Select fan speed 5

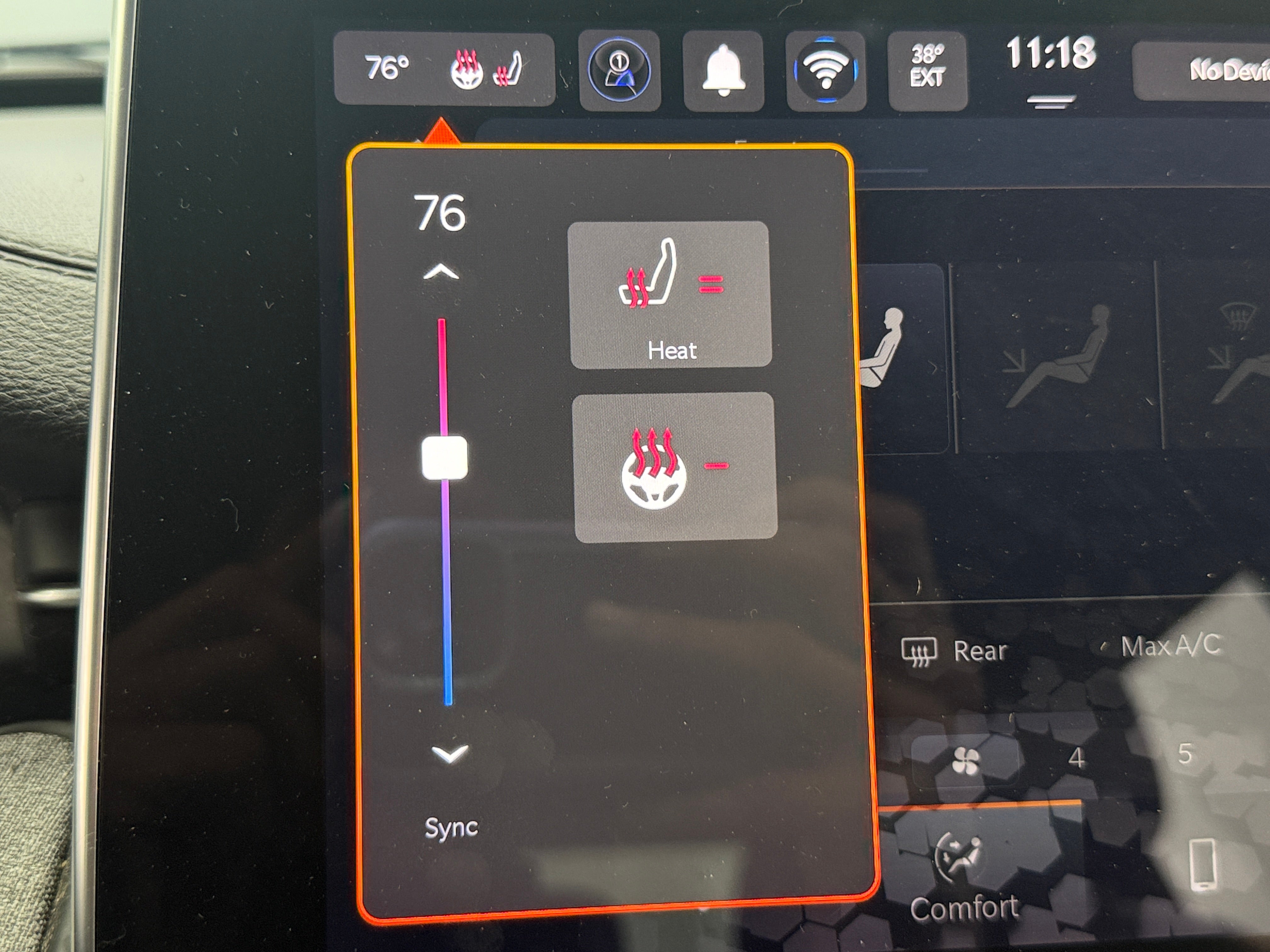(x=1184, y=754)
